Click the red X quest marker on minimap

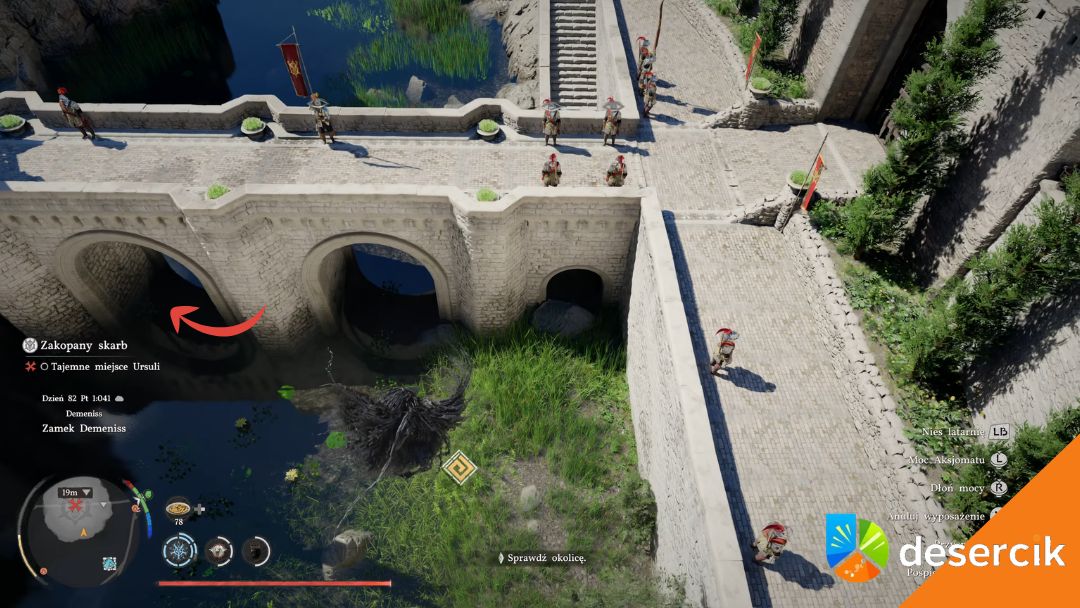pos(74,507)
